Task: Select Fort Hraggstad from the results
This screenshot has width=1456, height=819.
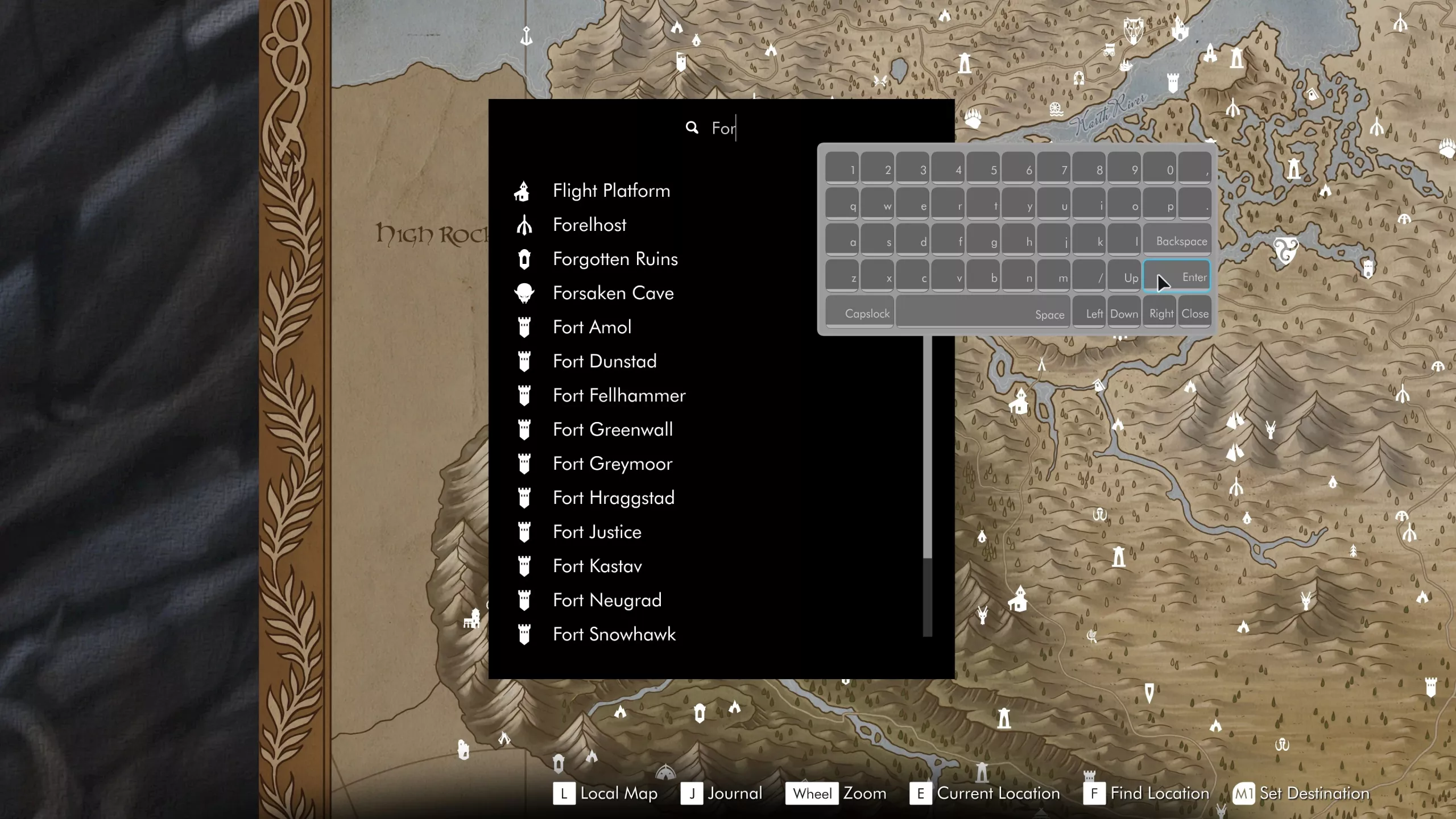Action: click(614, 498)
